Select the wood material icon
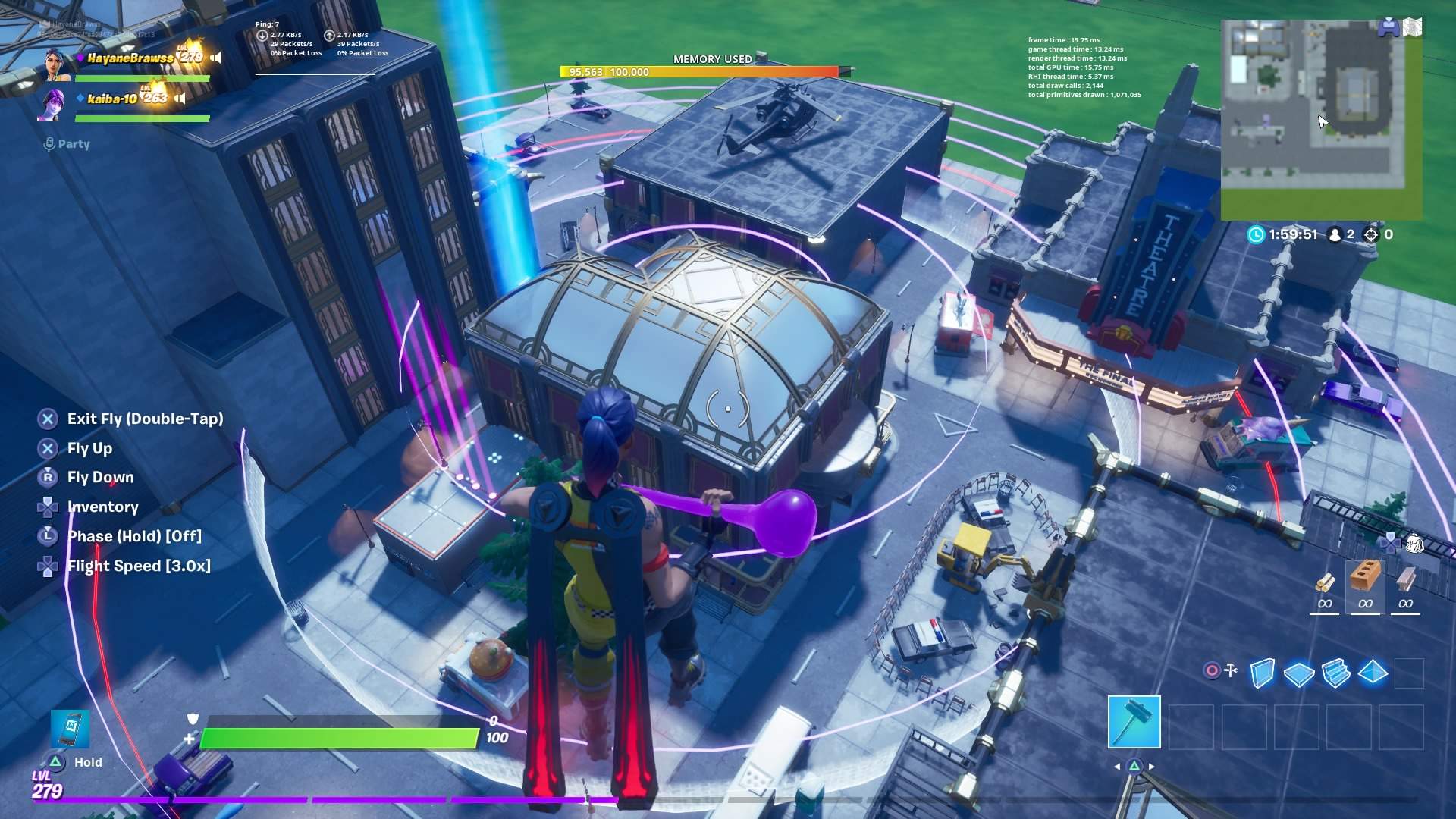 point(1326,582)
